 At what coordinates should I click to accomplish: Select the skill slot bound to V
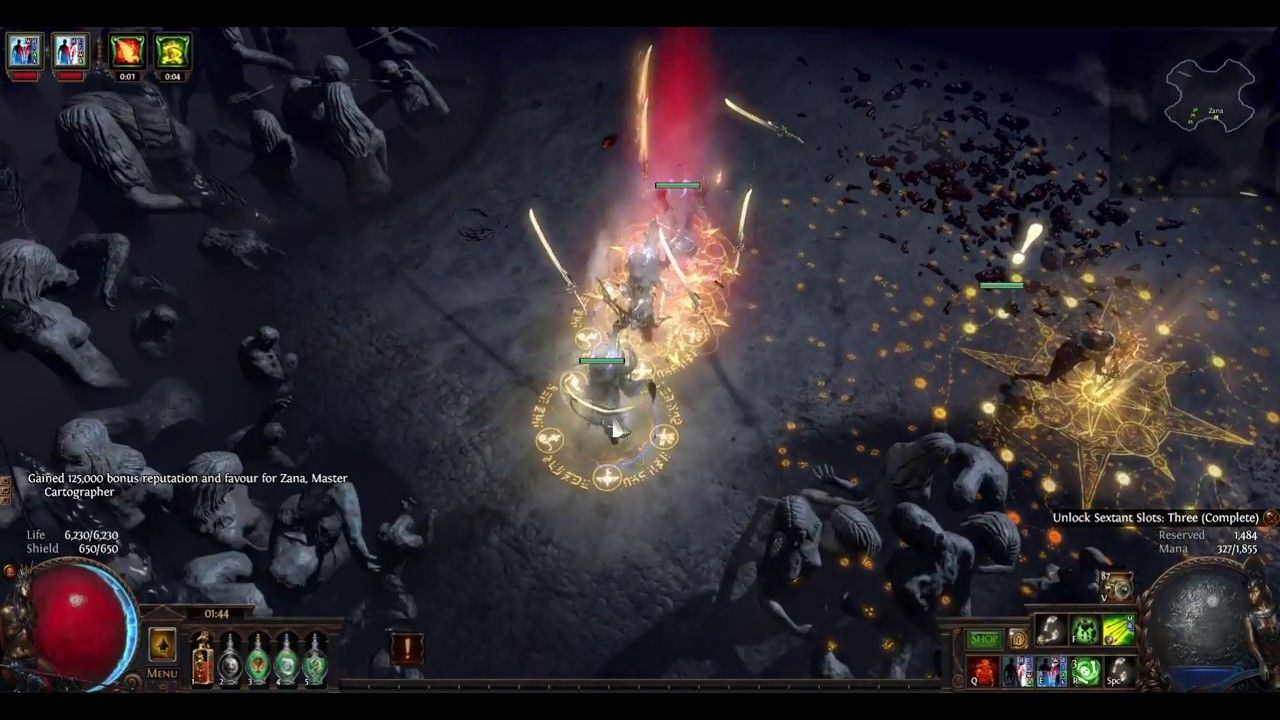tap(1117, 587)
